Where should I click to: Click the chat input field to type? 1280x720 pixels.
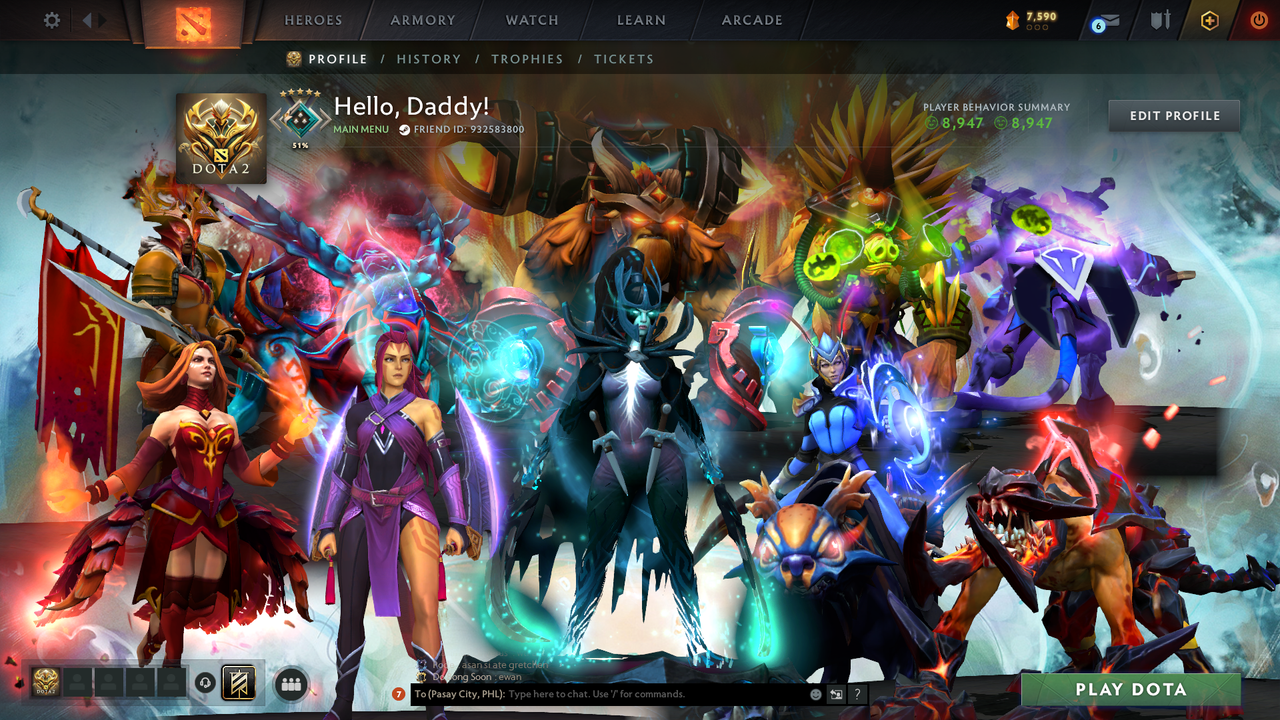point(600,693)
